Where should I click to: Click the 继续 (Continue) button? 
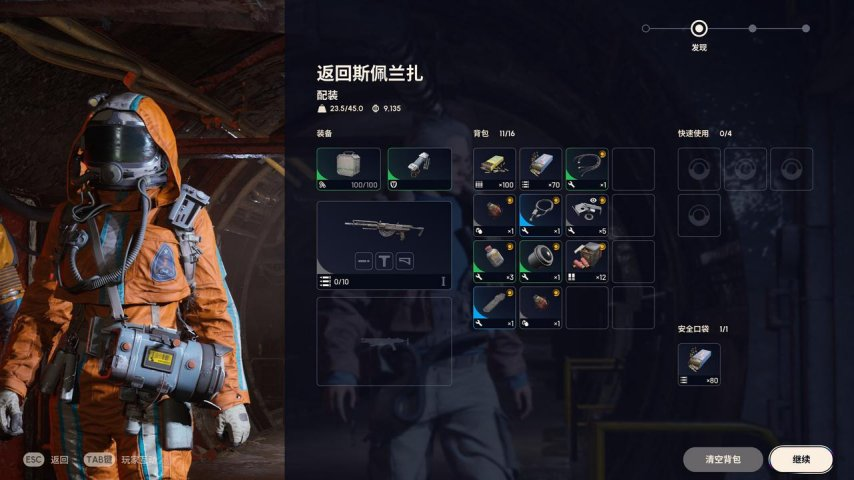(x=800, y=459)
